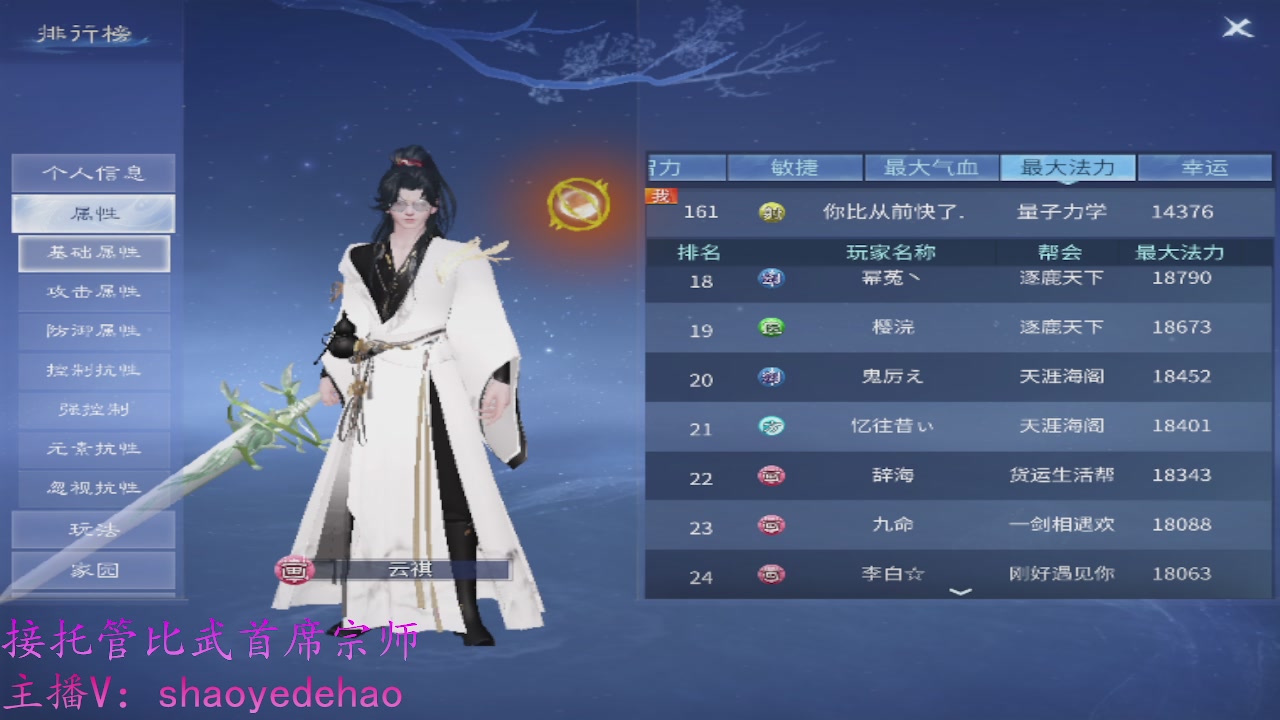Screen dimensions: 1280x720
Task: Open the 个人信息 panel
Action: 94,172
